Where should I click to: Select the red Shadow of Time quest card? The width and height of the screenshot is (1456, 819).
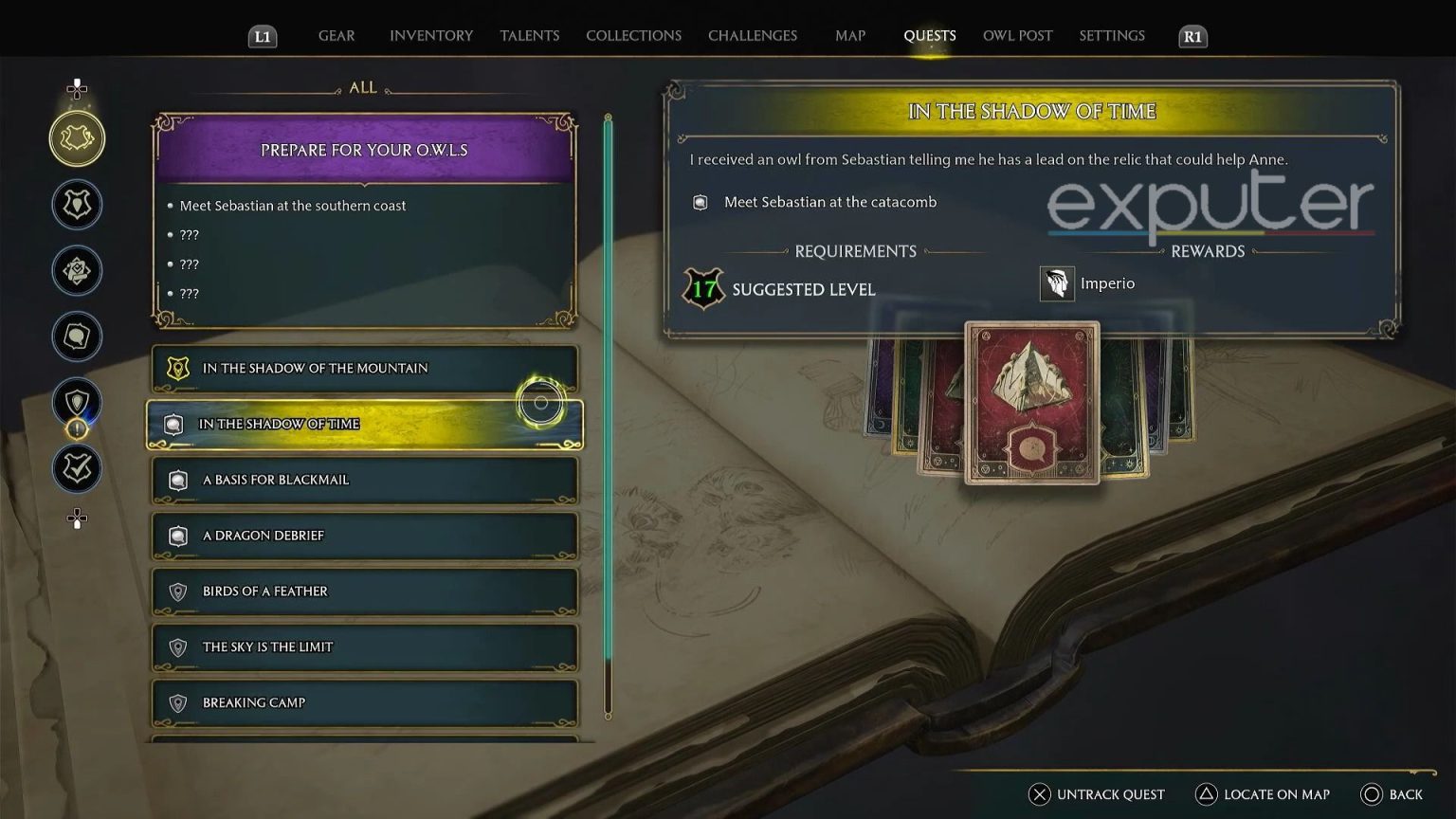[x=1032, y=403]
